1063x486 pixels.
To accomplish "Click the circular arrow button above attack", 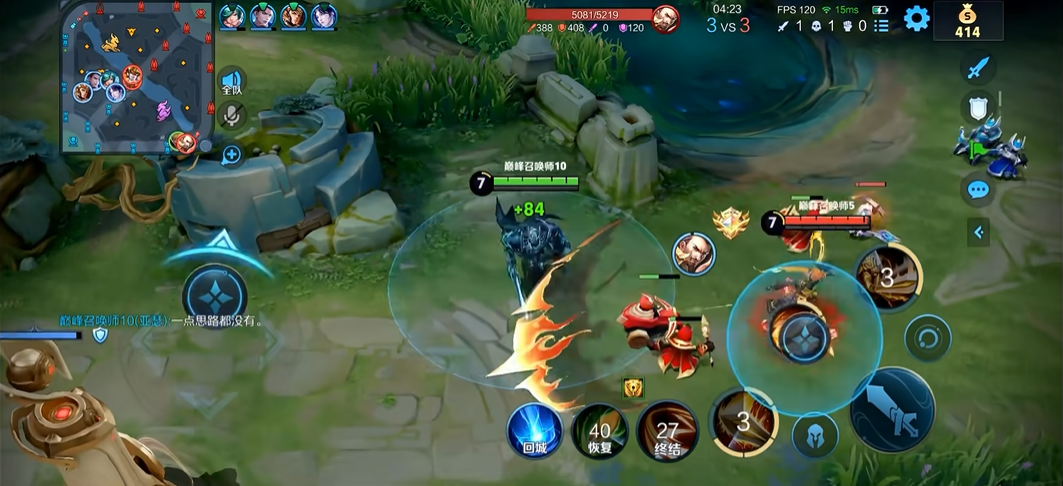I will [x=927, y=338].
